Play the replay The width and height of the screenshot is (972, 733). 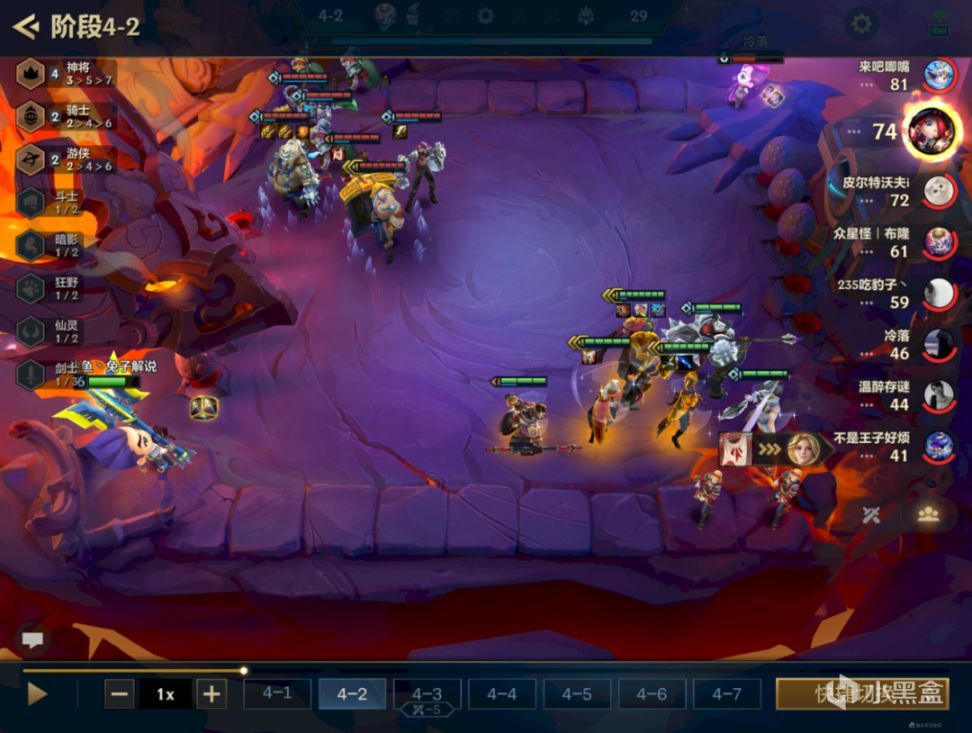pyautogui.click(x=37, y=693)
